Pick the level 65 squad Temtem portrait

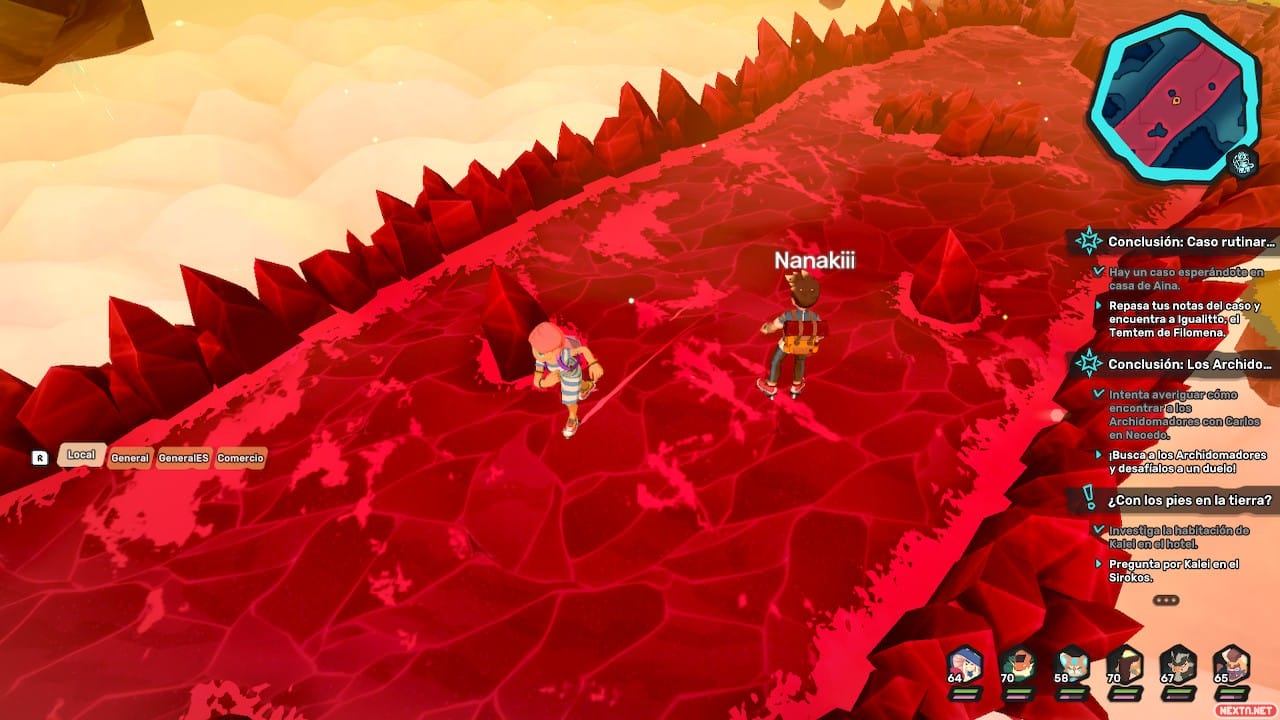point(1231,665)
